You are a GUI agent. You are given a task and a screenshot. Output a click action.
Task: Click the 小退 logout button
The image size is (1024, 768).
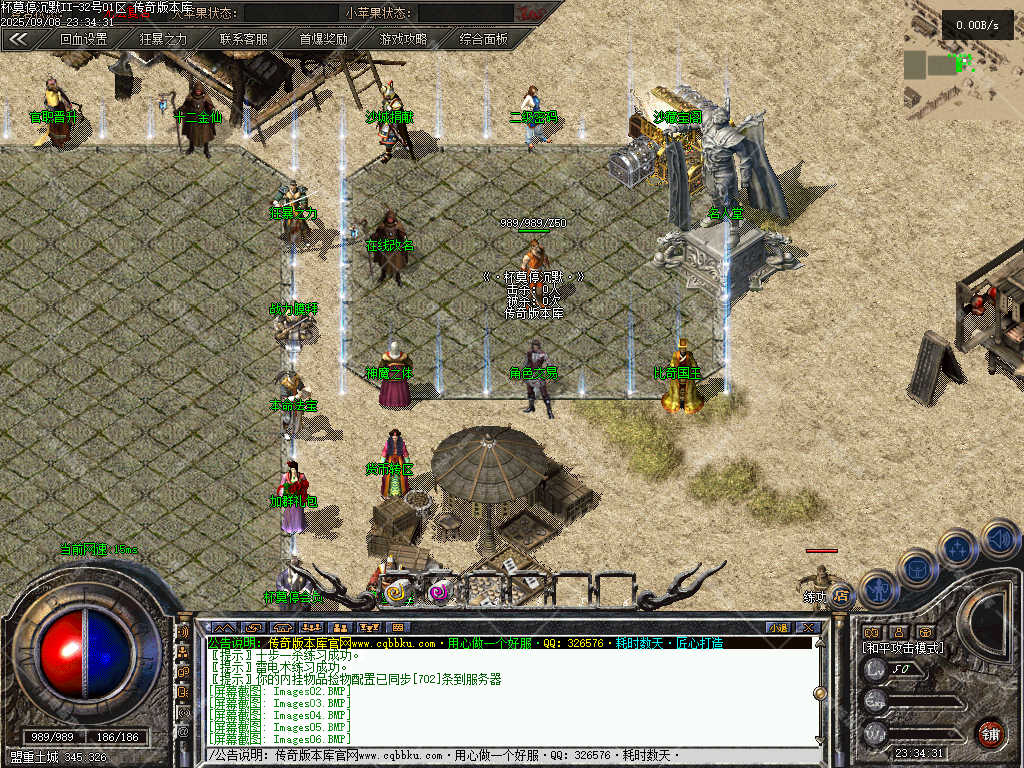tap(777, 627)
